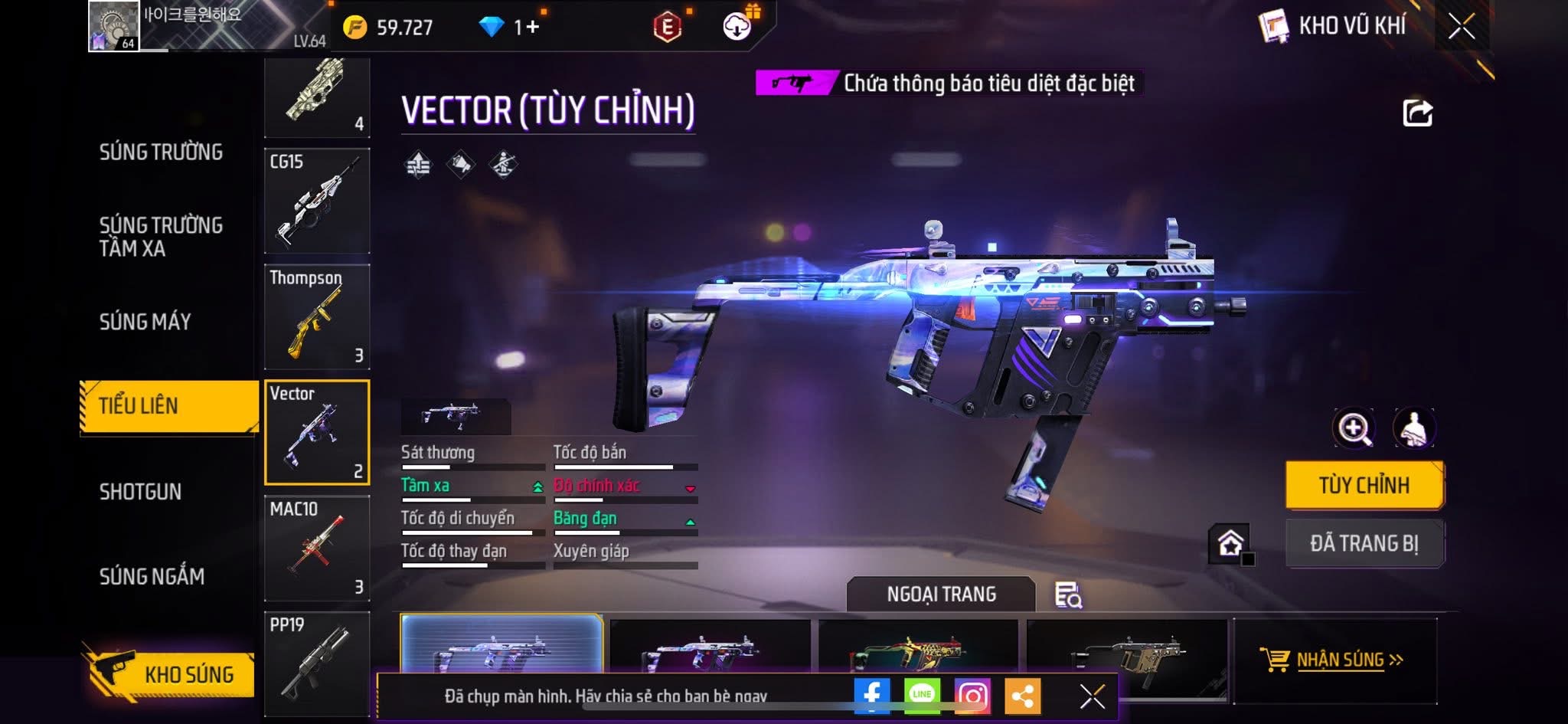Click the share arrow icon

1417,113
